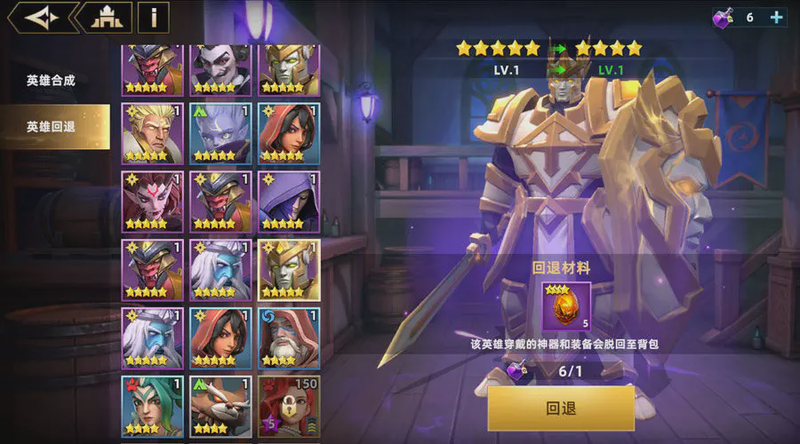Pick the pink-haired horned woman hero
Screen dimensions: 800x444
151,201
